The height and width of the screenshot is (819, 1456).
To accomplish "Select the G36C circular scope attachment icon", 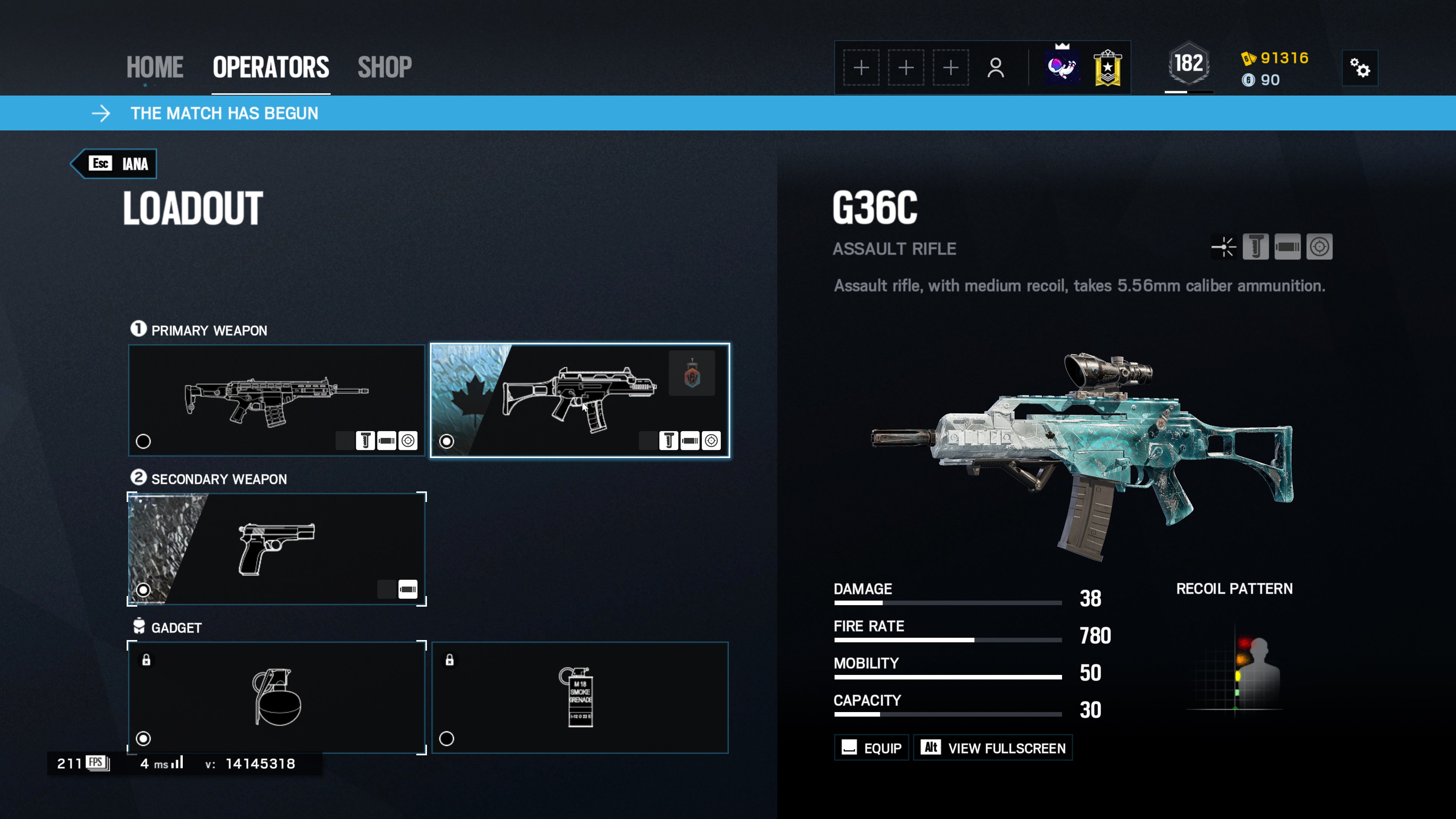I will click(x=1319, y=247).
